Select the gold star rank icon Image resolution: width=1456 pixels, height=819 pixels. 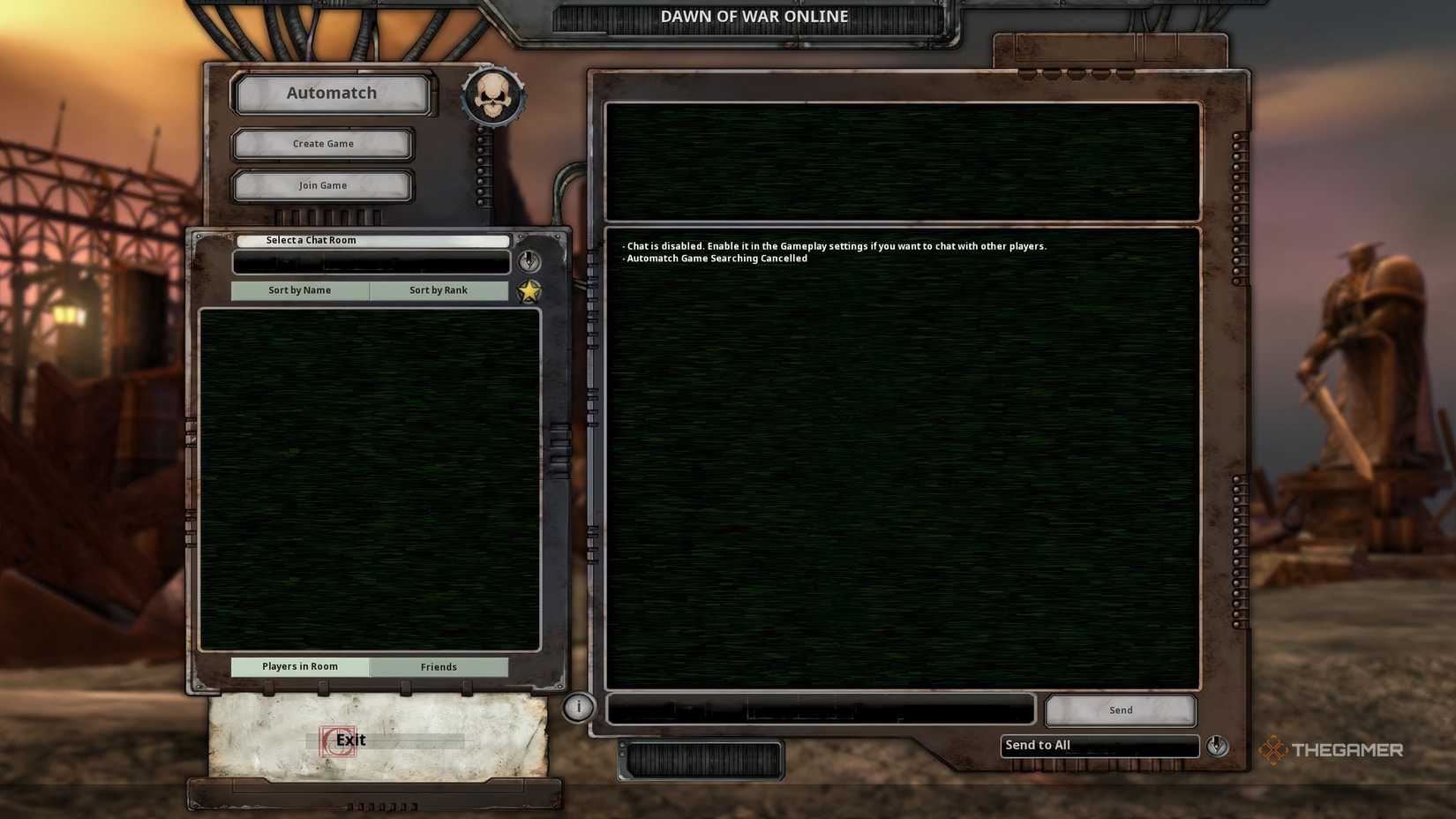coord(528,289)
